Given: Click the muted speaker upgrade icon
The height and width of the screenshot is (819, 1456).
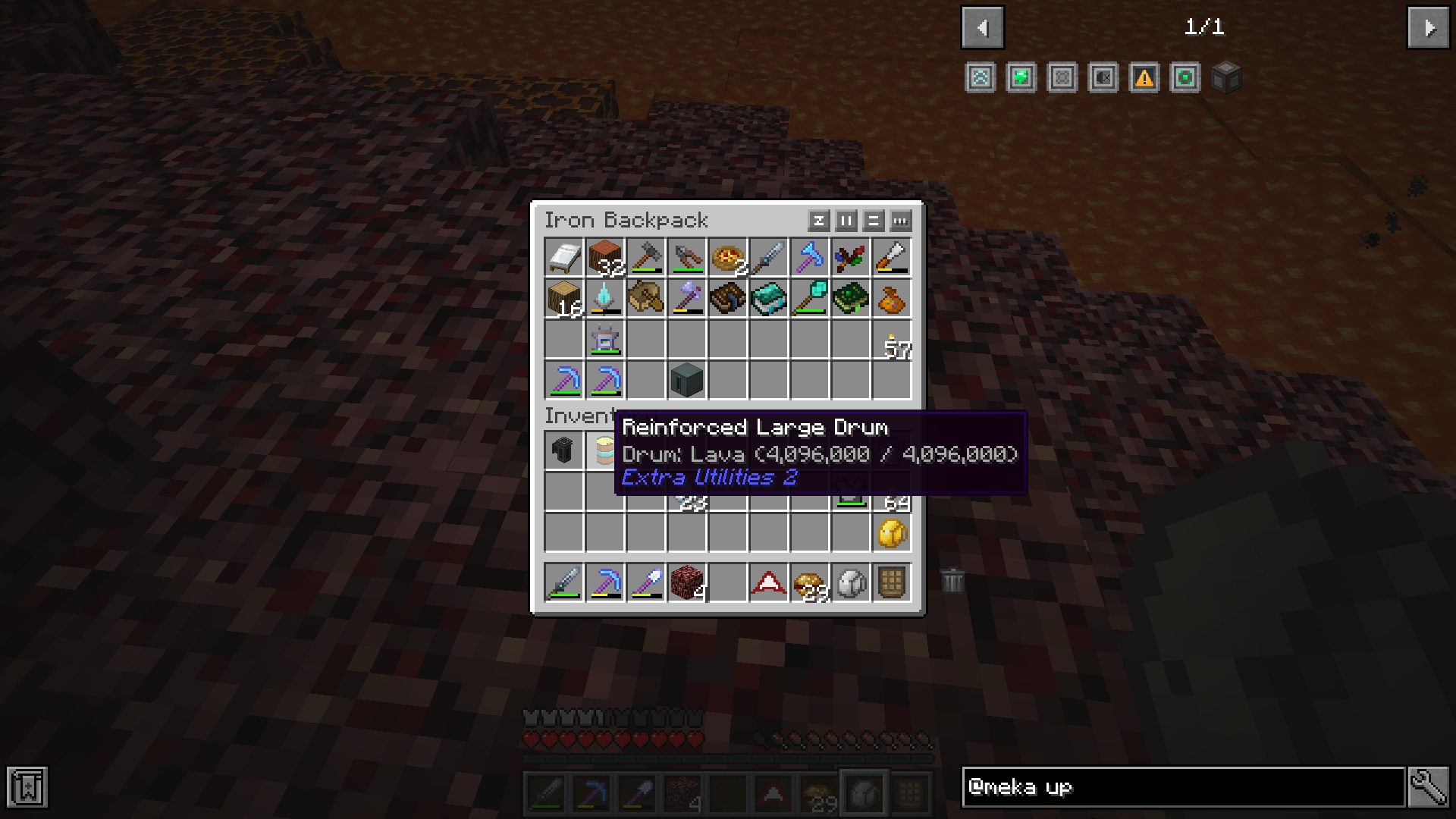Looking at the screenshot, I should tap(1103, 77).
